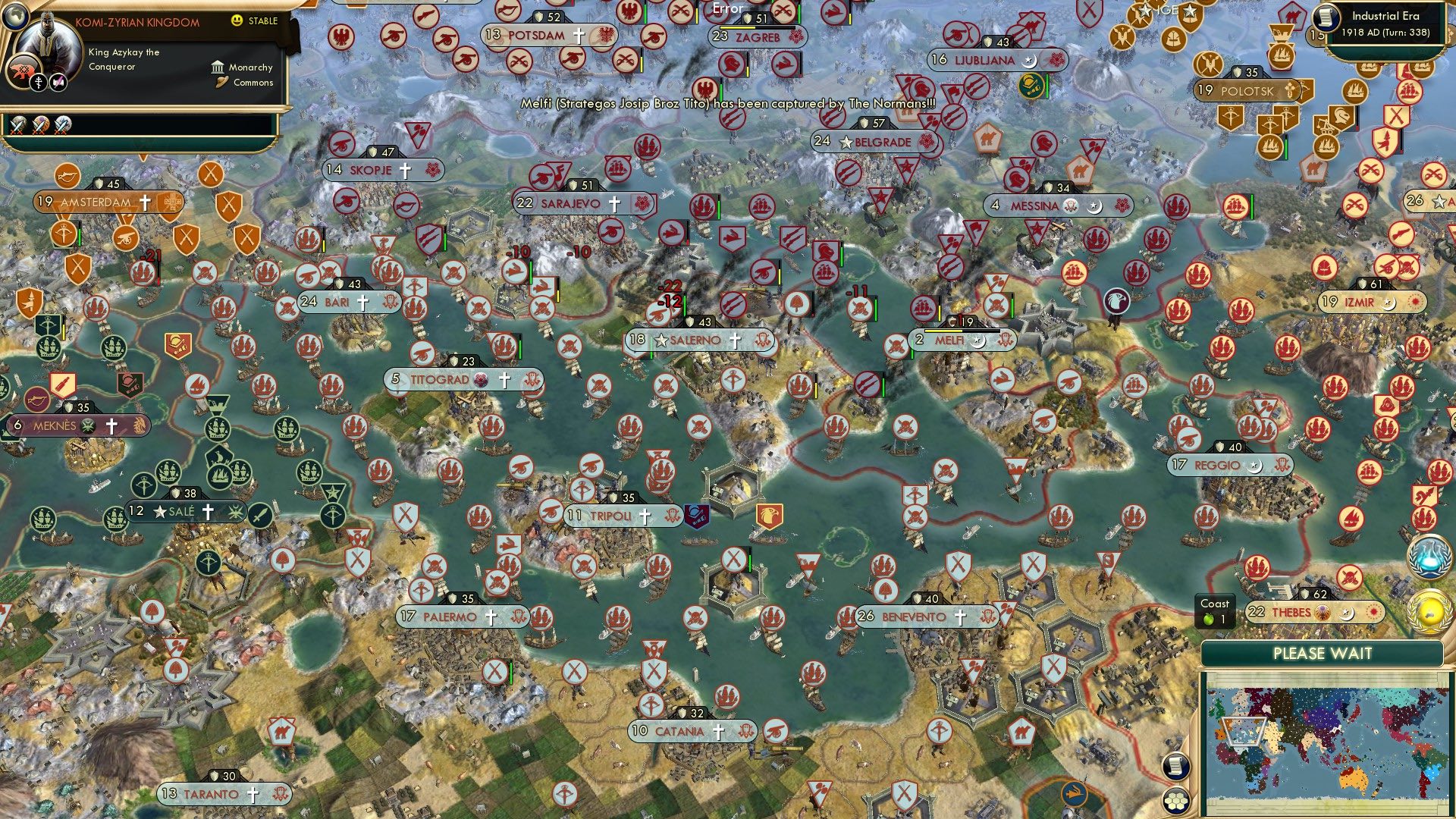Click the Commons hat policy icon
The height and width of the screenshot is (819, 1456).
click(221, 82)
